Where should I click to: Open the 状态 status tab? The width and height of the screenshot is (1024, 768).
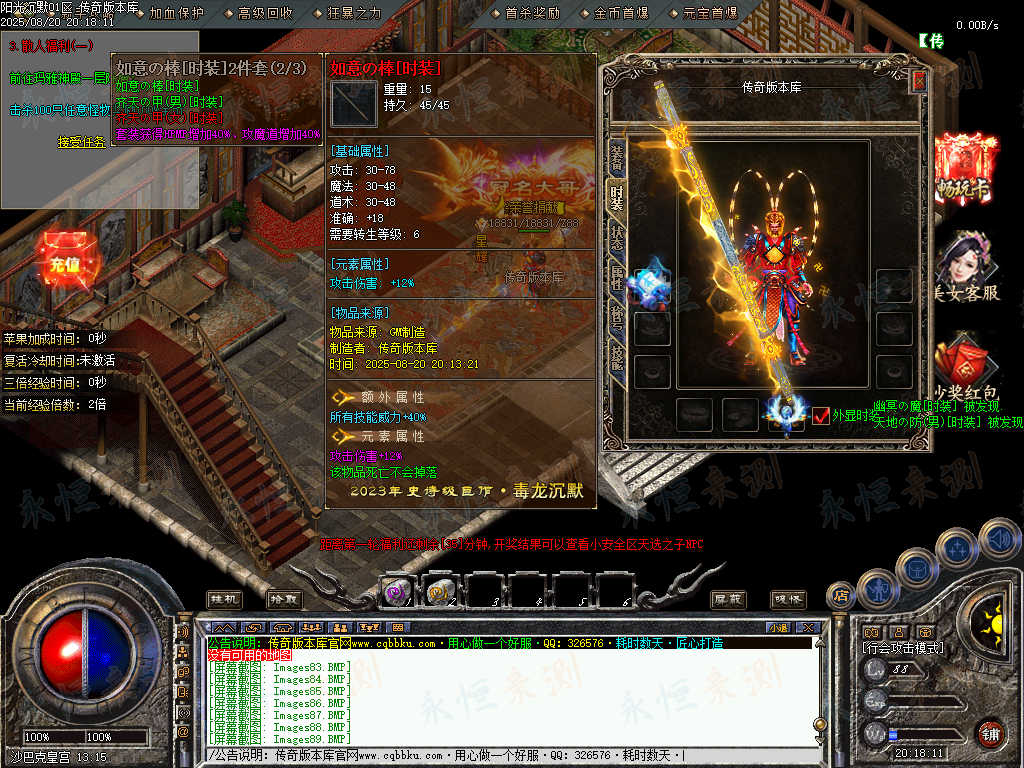click(616, 238)
